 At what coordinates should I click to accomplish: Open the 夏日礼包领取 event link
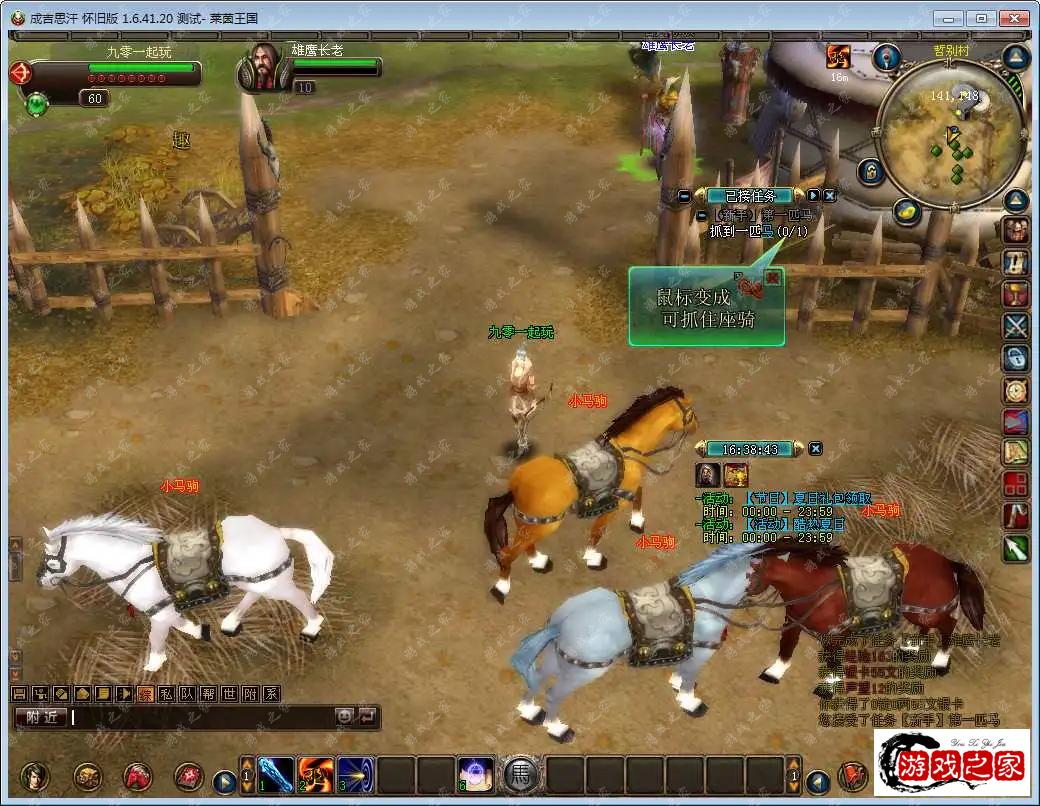pyautogui.click(x=808, y=498)
